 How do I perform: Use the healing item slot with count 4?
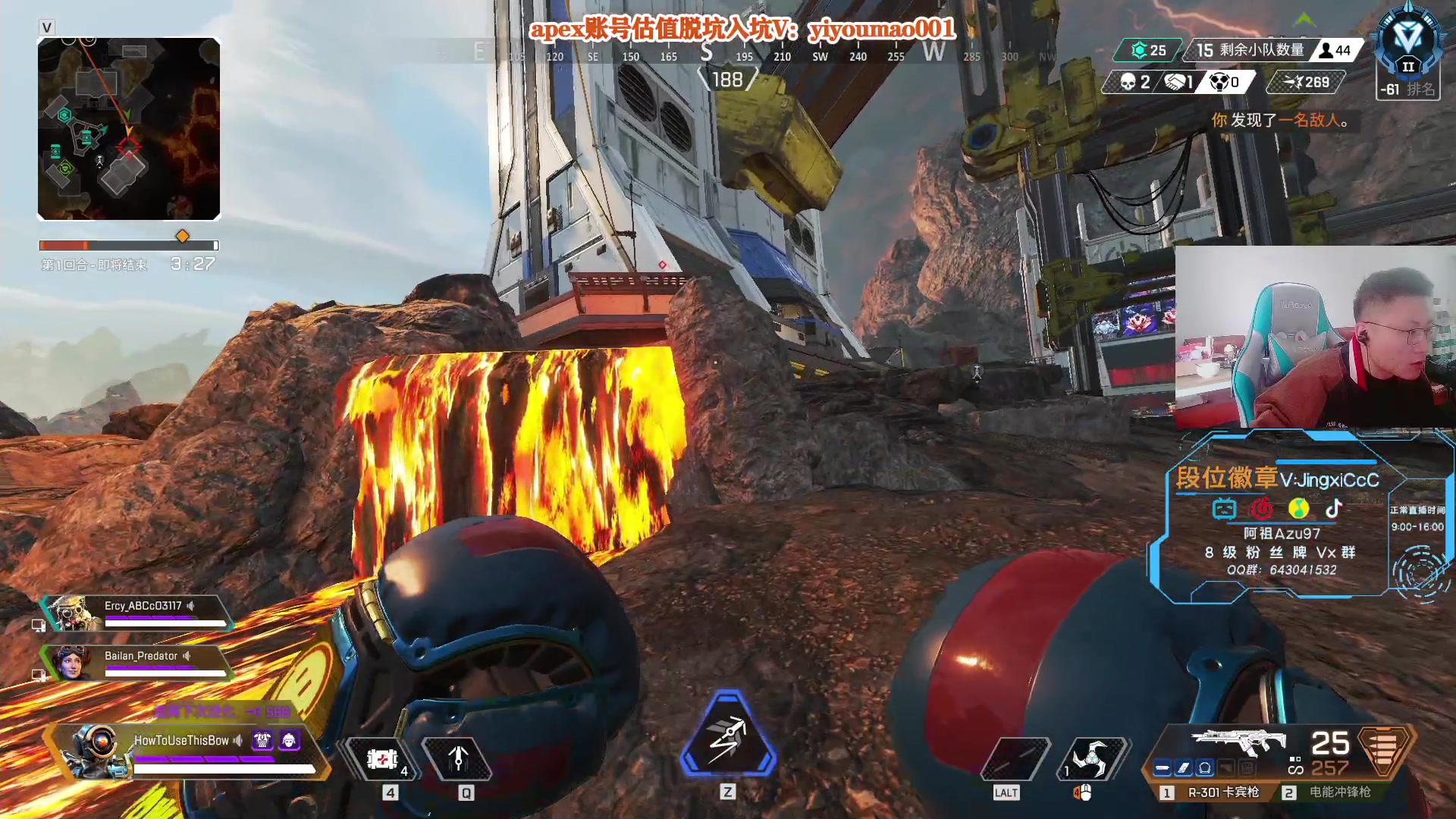pos(383,759)
